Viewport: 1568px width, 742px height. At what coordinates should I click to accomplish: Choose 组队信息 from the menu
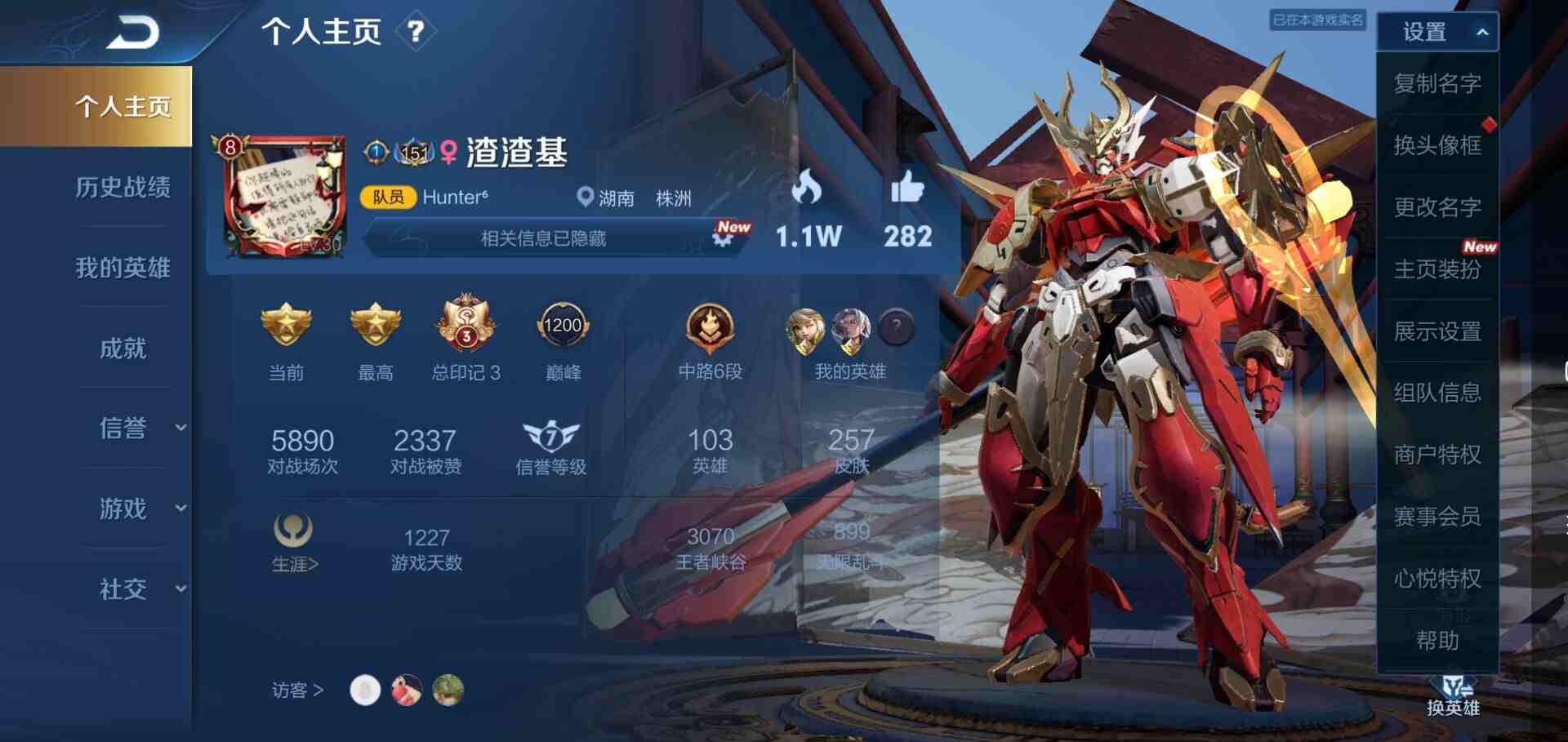coord(1437,393)
